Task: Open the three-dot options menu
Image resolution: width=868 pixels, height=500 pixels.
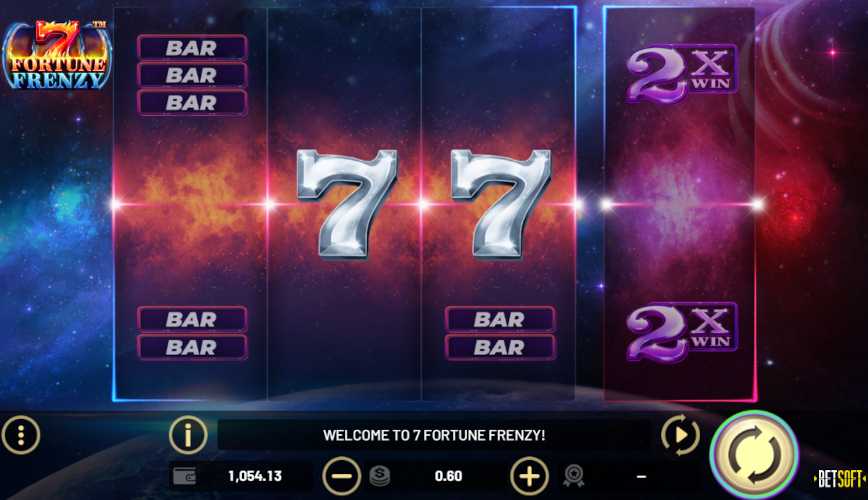Action: tap(21, 435)
